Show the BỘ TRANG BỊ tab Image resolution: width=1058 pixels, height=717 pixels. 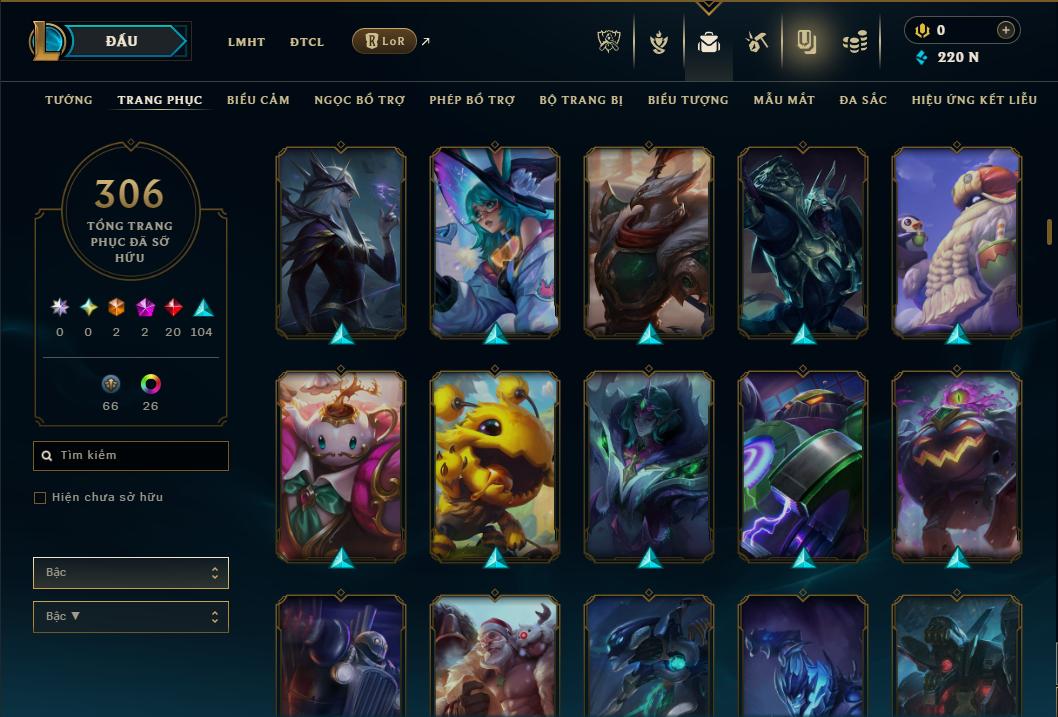click(x=581, y=100)
